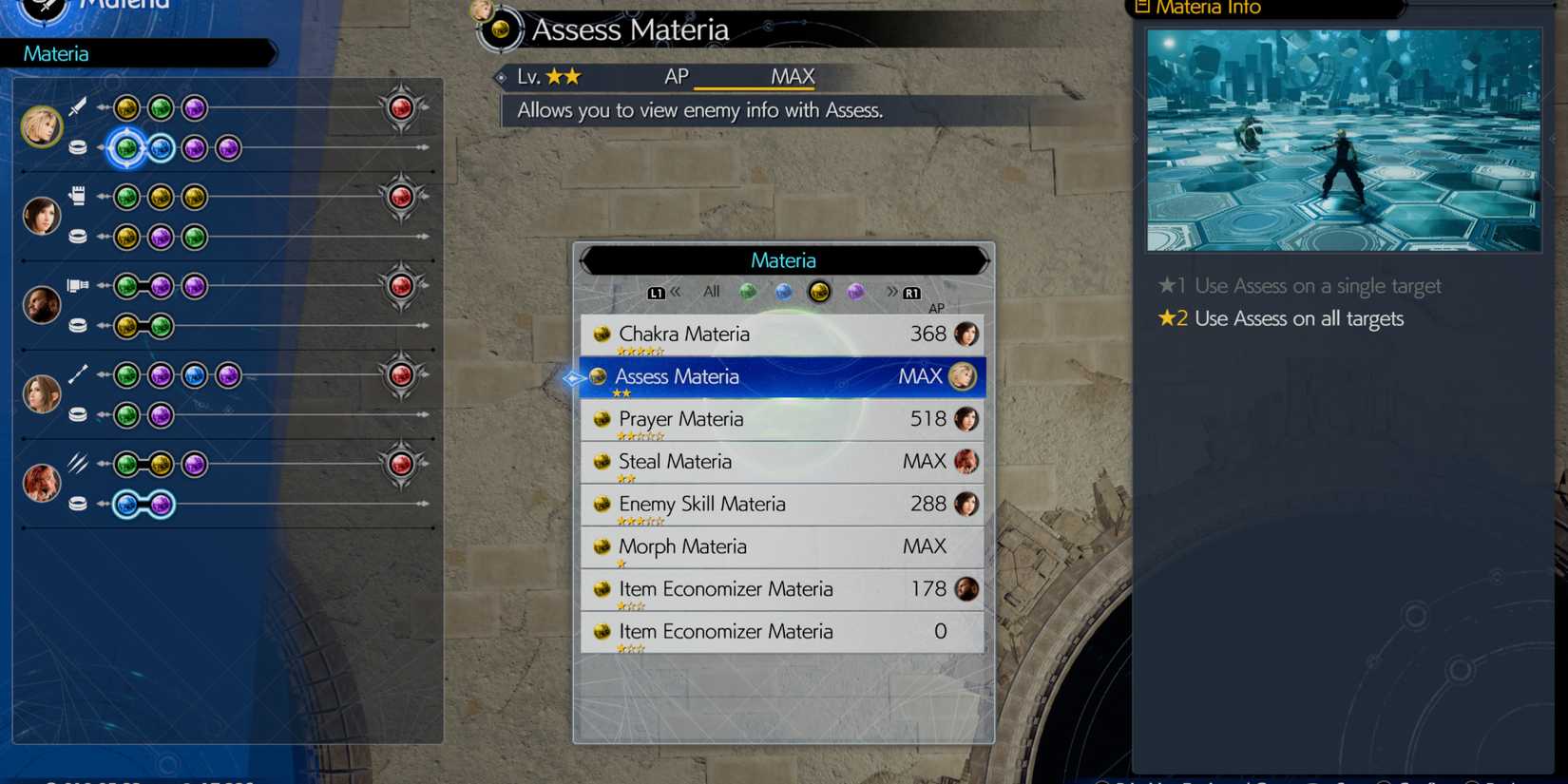The height and width of the screenshot is (784, 1568).
Task: Click Cloud's sword weapon icon
Action: (x=79, y=107)
